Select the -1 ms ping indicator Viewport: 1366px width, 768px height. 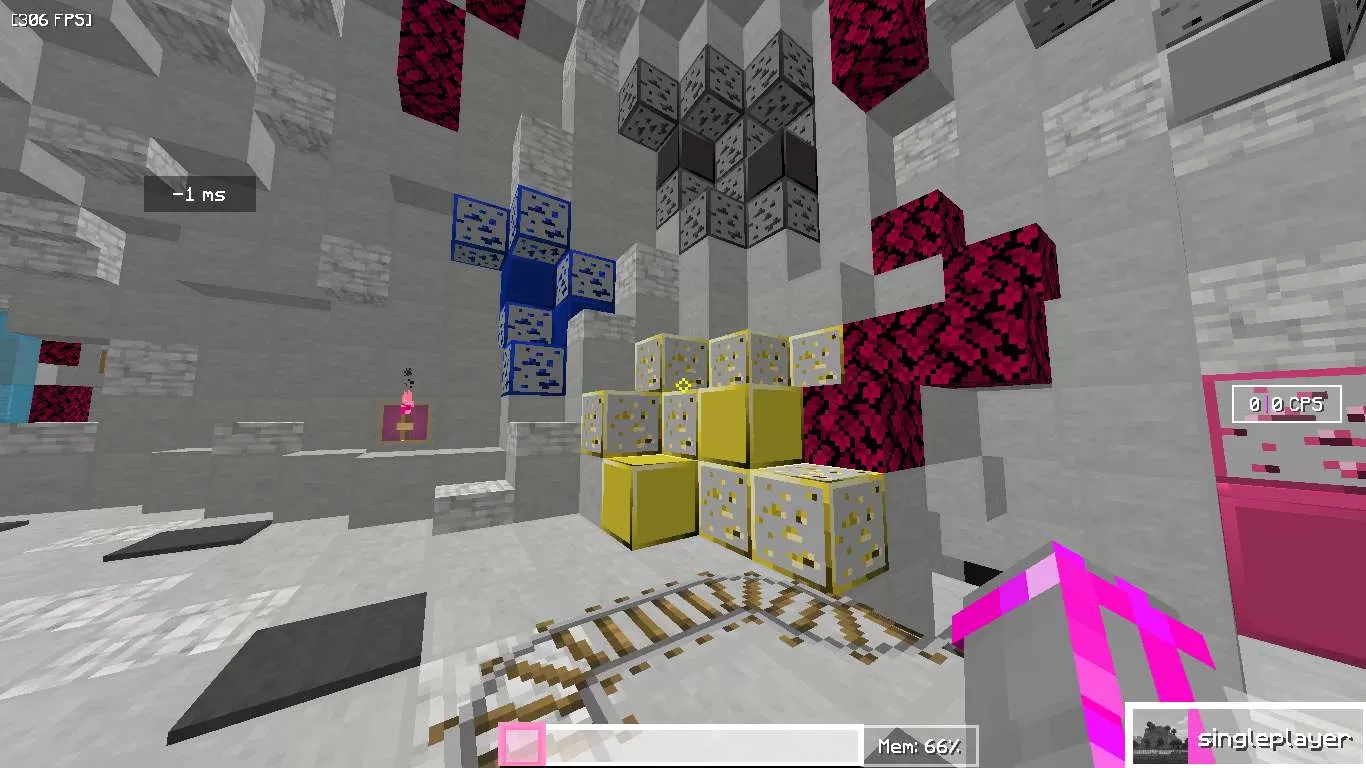pos(199,194)
